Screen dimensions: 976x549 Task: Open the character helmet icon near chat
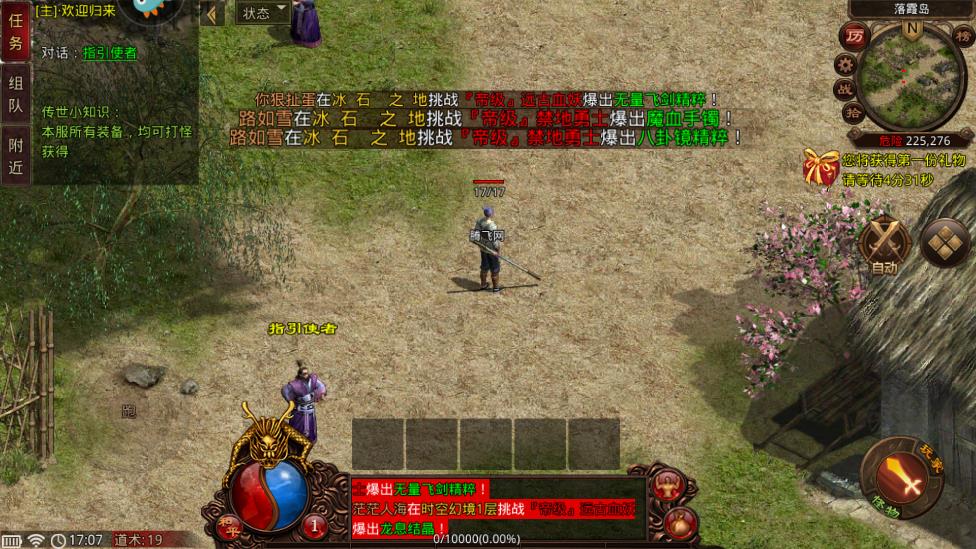coord(669,484)
